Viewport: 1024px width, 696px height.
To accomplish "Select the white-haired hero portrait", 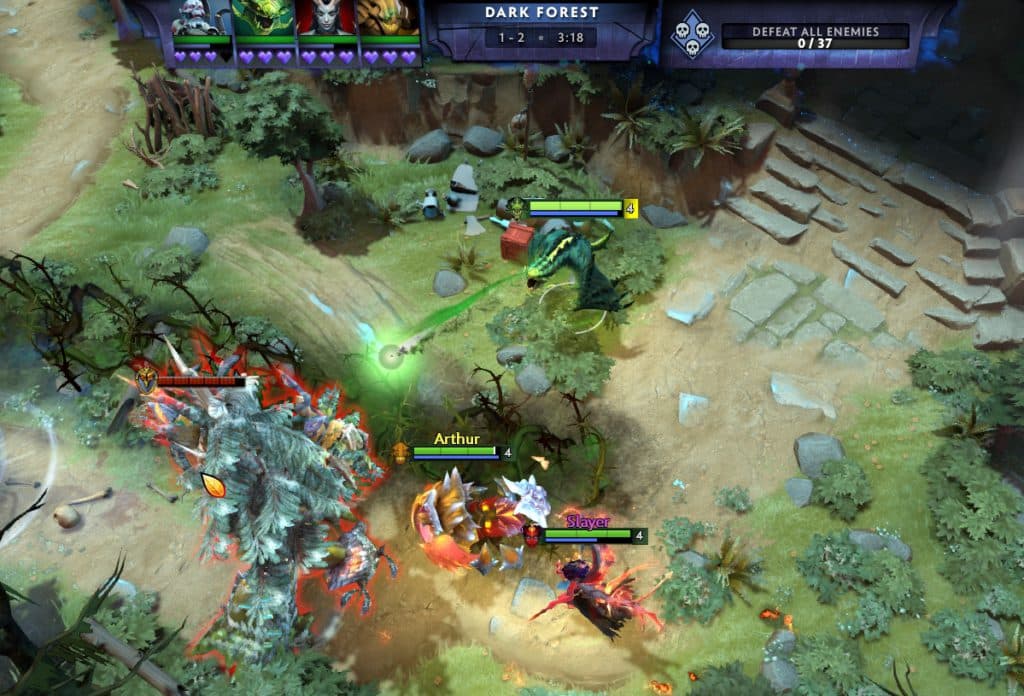I will pyautogui.click(x=201, y=20).
